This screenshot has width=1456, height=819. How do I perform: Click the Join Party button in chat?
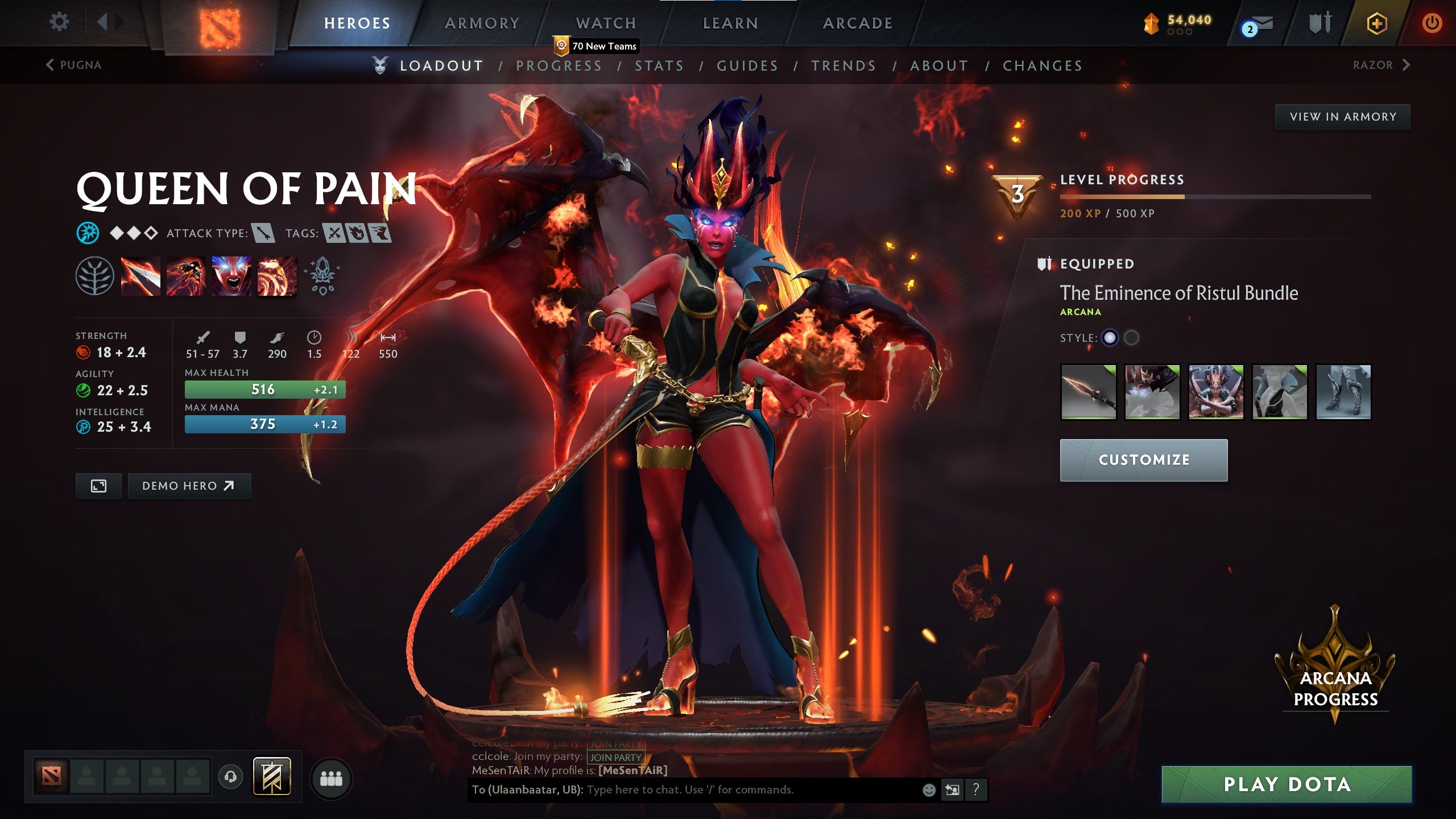click(x=615, y=758)
